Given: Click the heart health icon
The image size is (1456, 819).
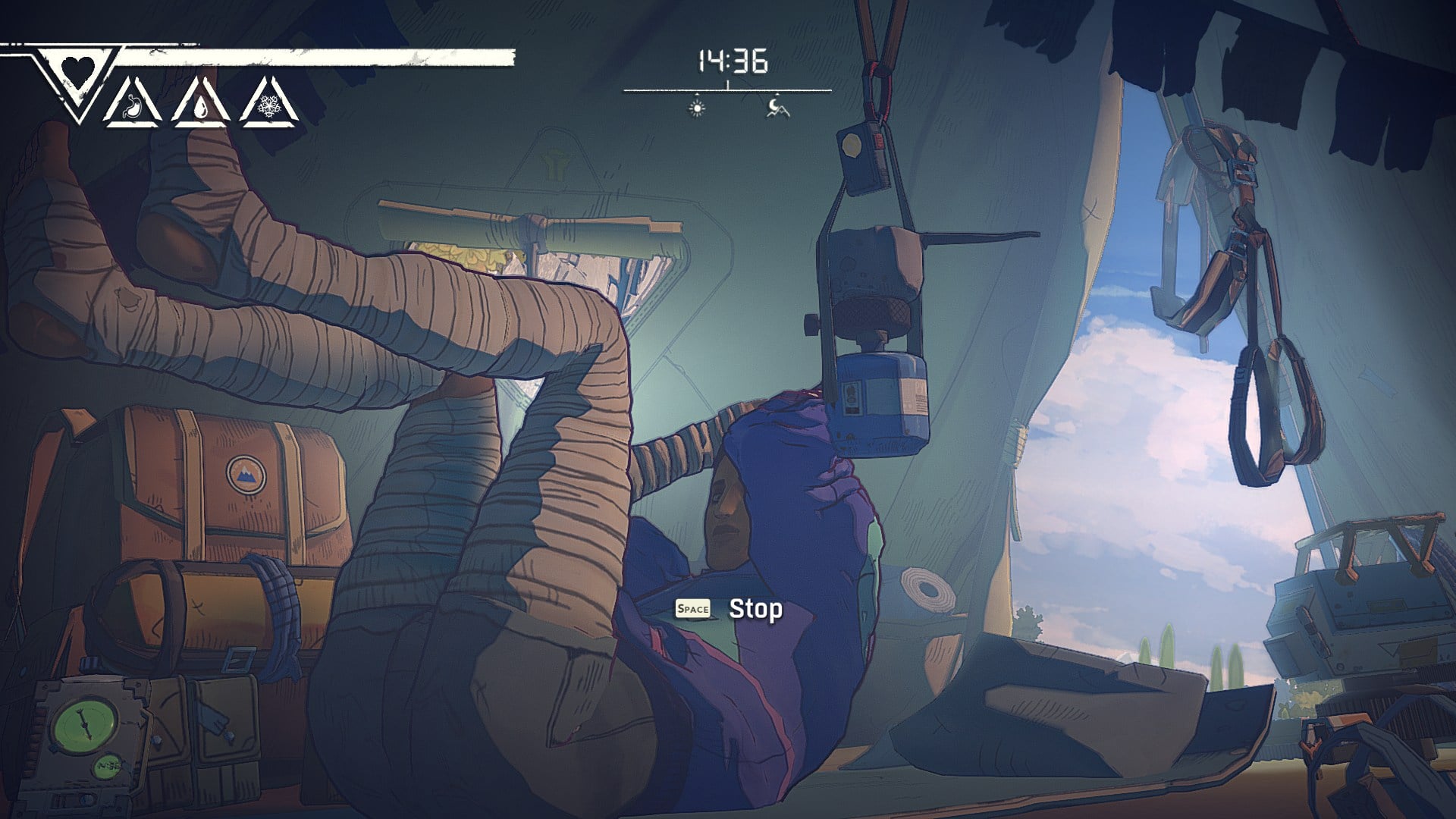Looking at the screenshot, I should coord(78,71).
